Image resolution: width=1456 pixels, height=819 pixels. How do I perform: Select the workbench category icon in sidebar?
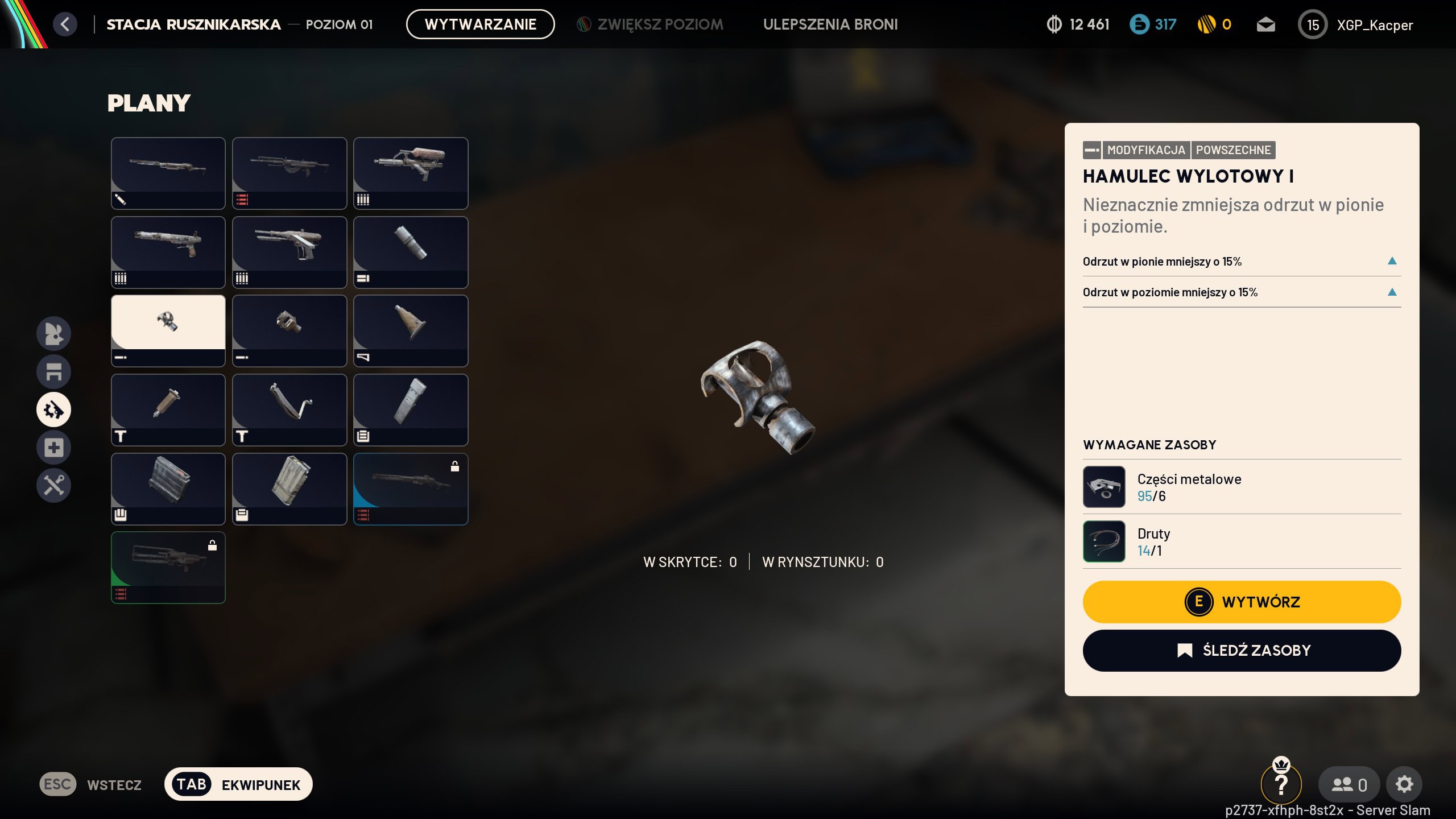[54, 371]
